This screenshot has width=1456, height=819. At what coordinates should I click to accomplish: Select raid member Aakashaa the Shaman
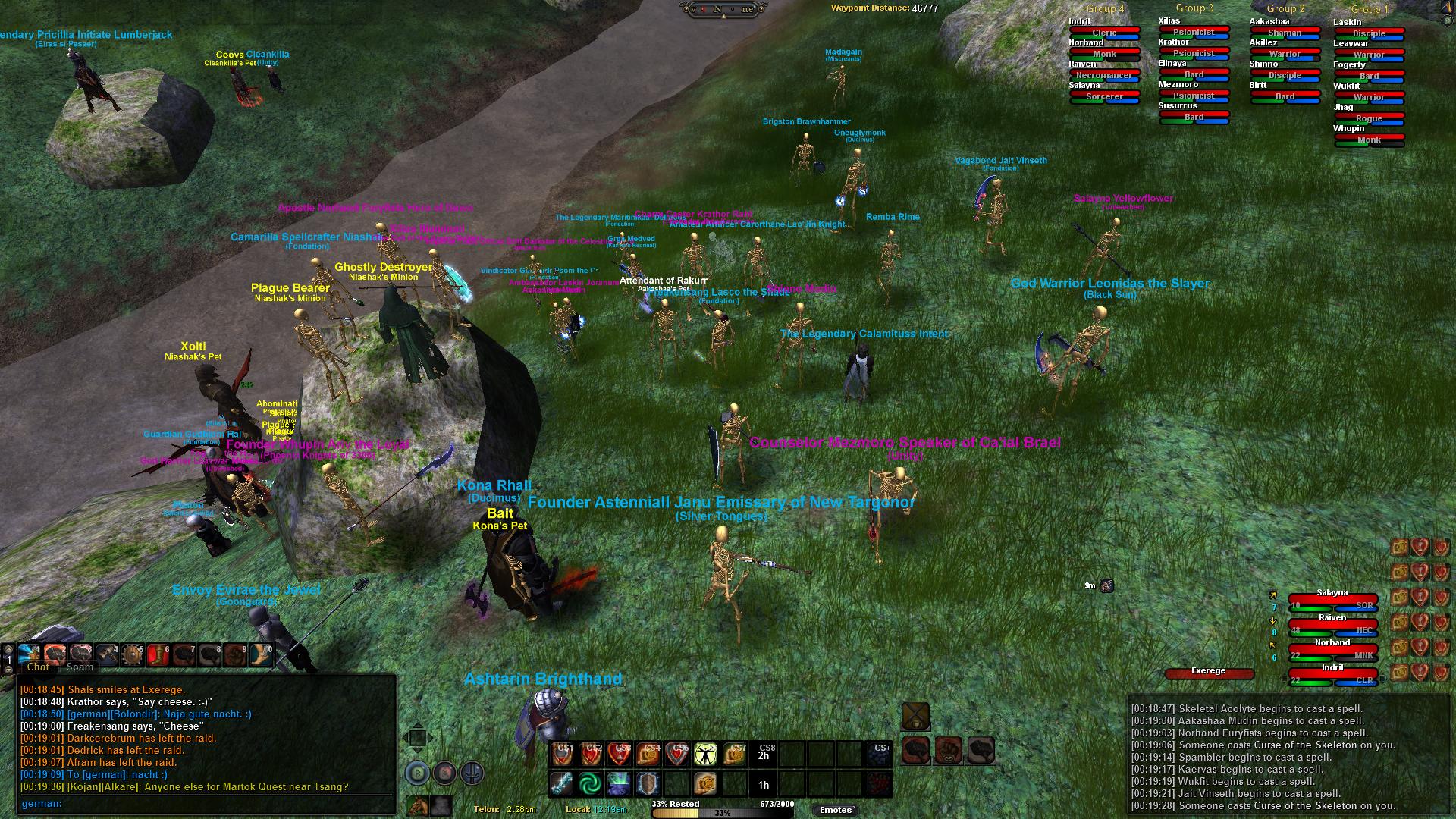(x=1285, y=33)
